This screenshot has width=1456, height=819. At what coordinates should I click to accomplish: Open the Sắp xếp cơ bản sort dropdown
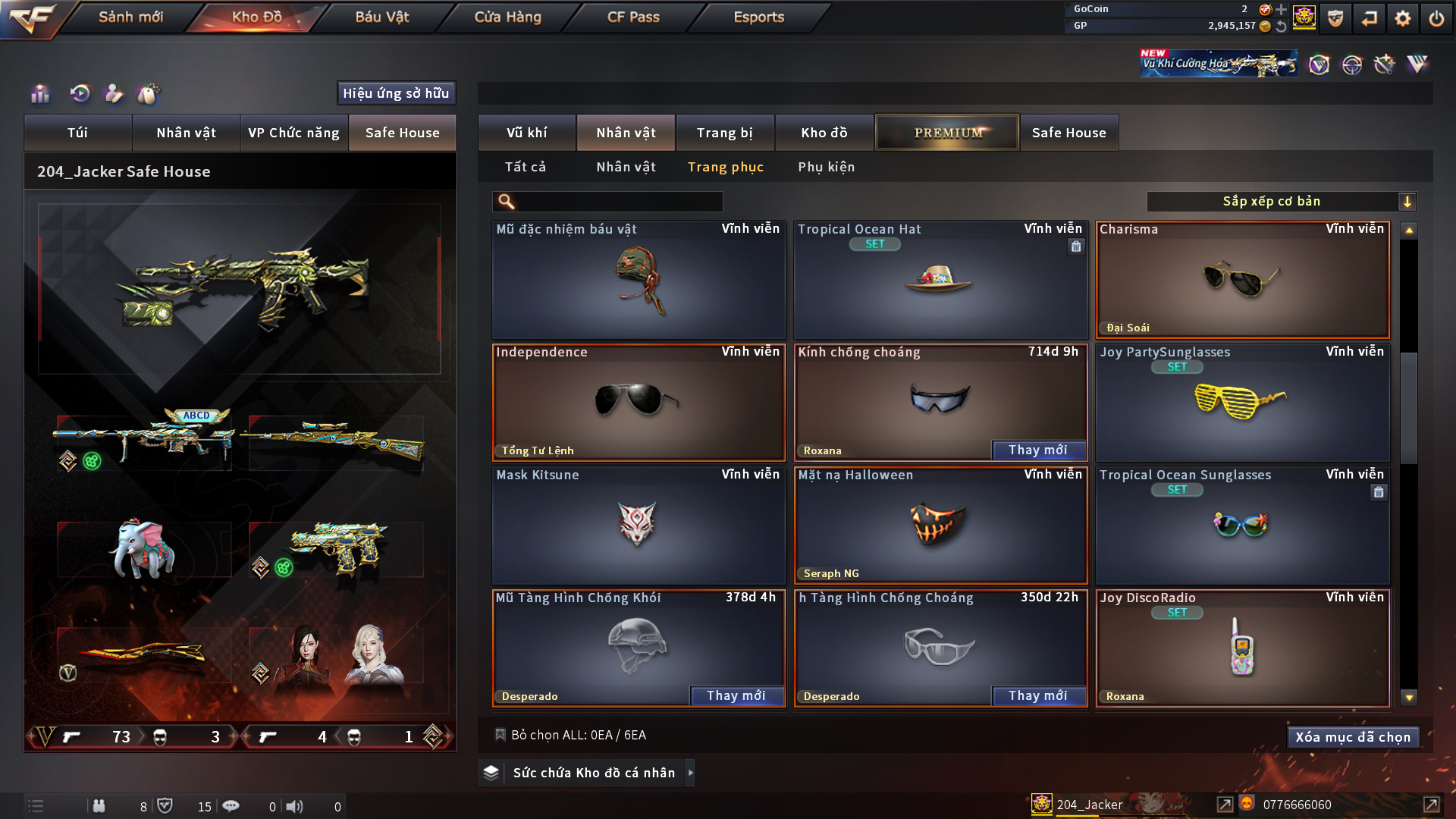1280,202
